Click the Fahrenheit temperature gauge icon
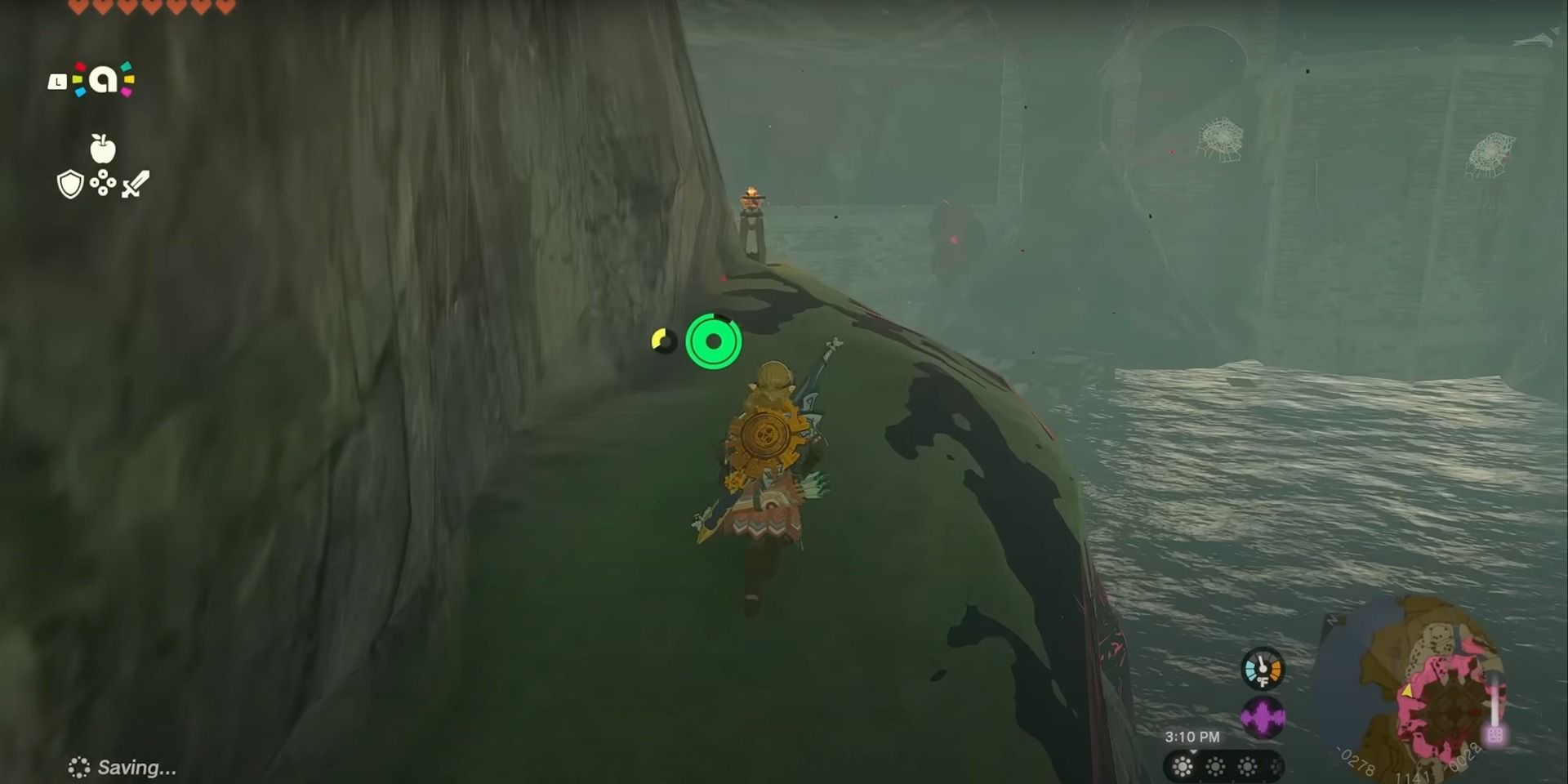 pos(1263,670)
